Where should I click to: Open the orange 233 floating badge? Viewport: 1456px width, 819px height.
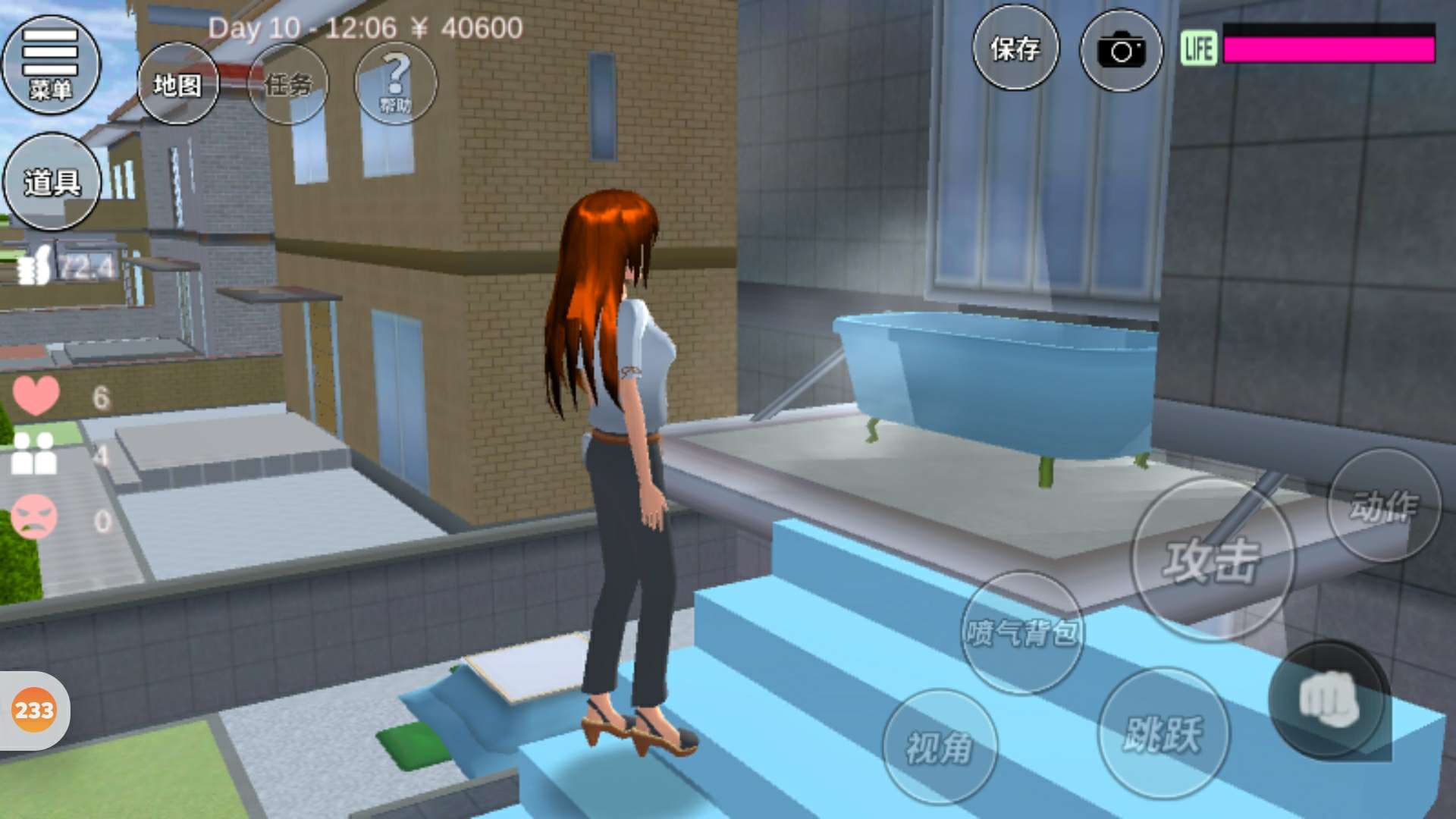pyautogui.click(x=34, y=711)
